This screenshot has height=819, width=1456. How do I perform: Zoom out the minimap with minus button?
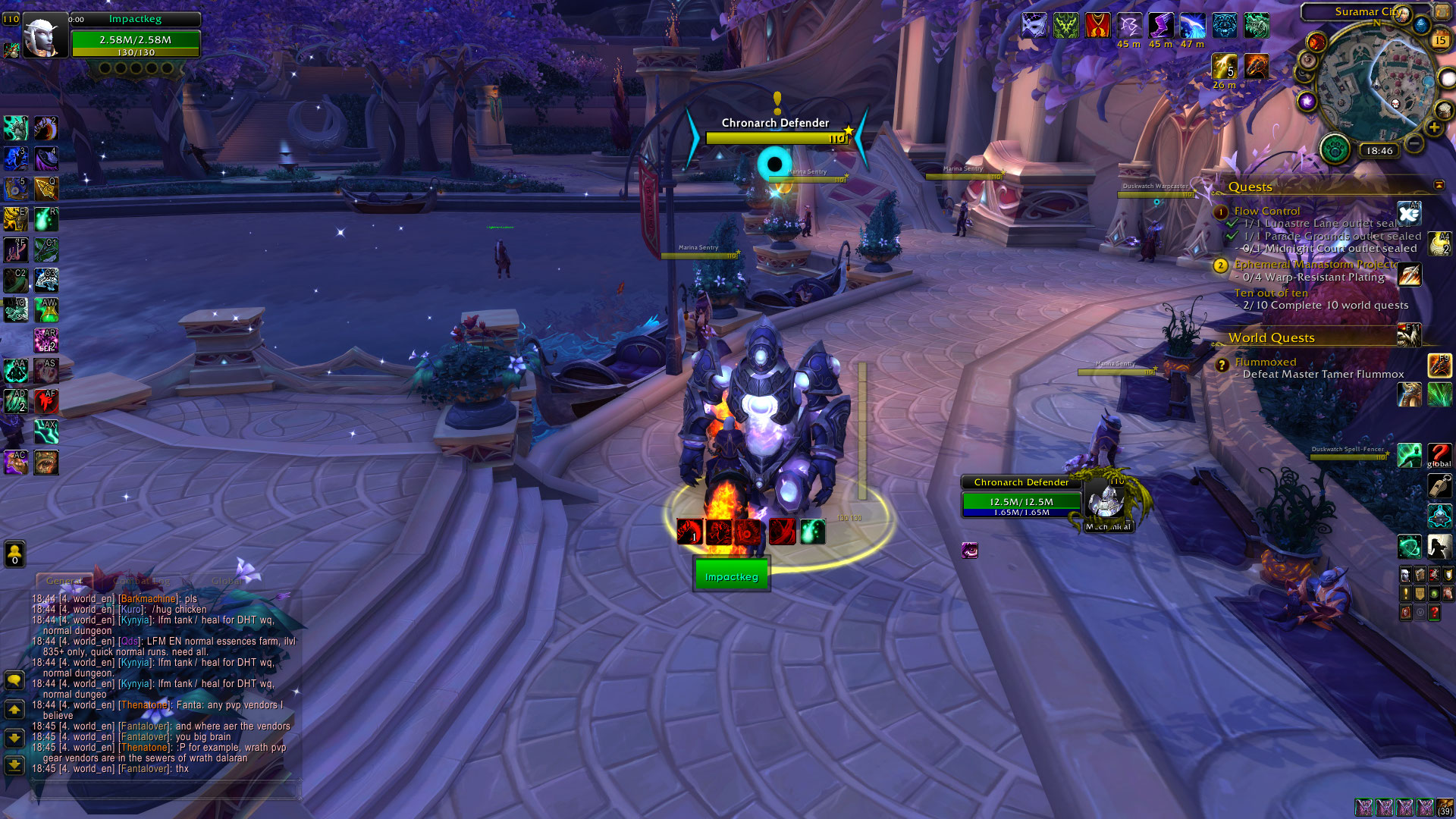pyautogui.click(x=1414, y=142)
